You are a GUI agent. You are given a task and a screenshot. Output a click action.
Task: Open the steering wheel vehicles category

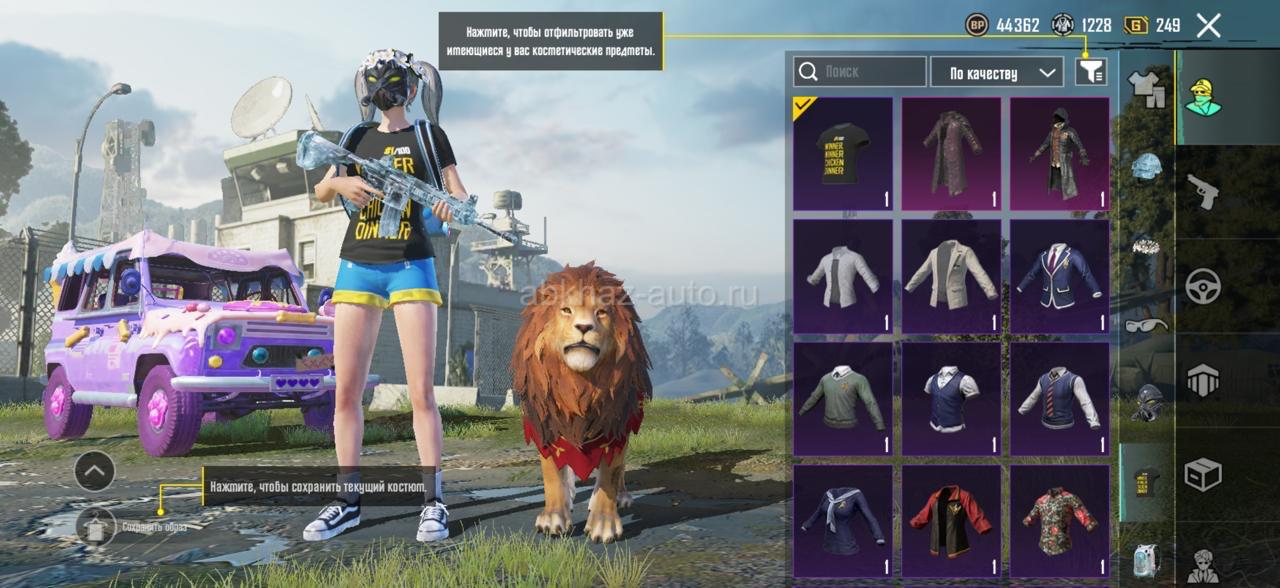(x=1202, y=286)
